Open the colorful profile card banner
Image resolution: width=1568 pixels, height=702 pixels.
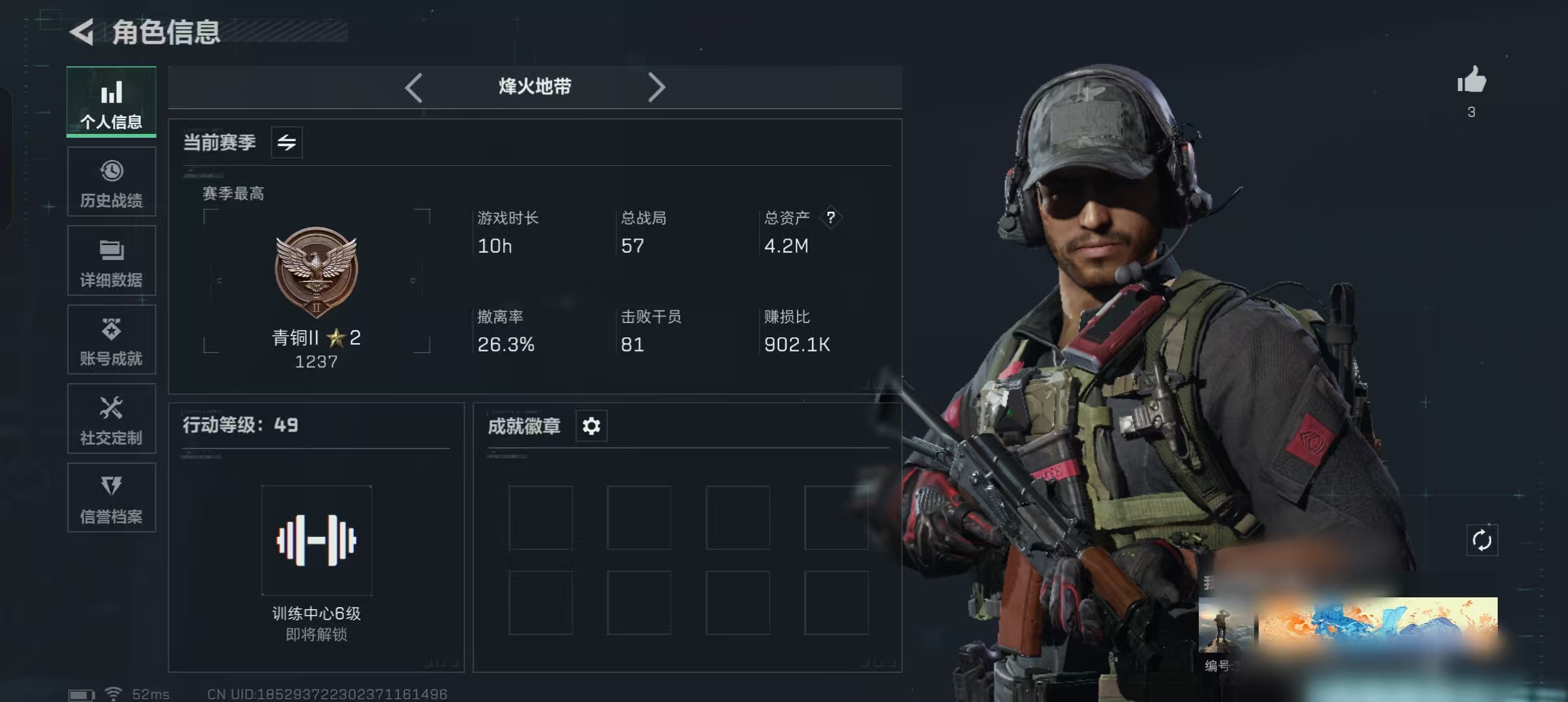pyautogui.click(x=1377, y=623)
